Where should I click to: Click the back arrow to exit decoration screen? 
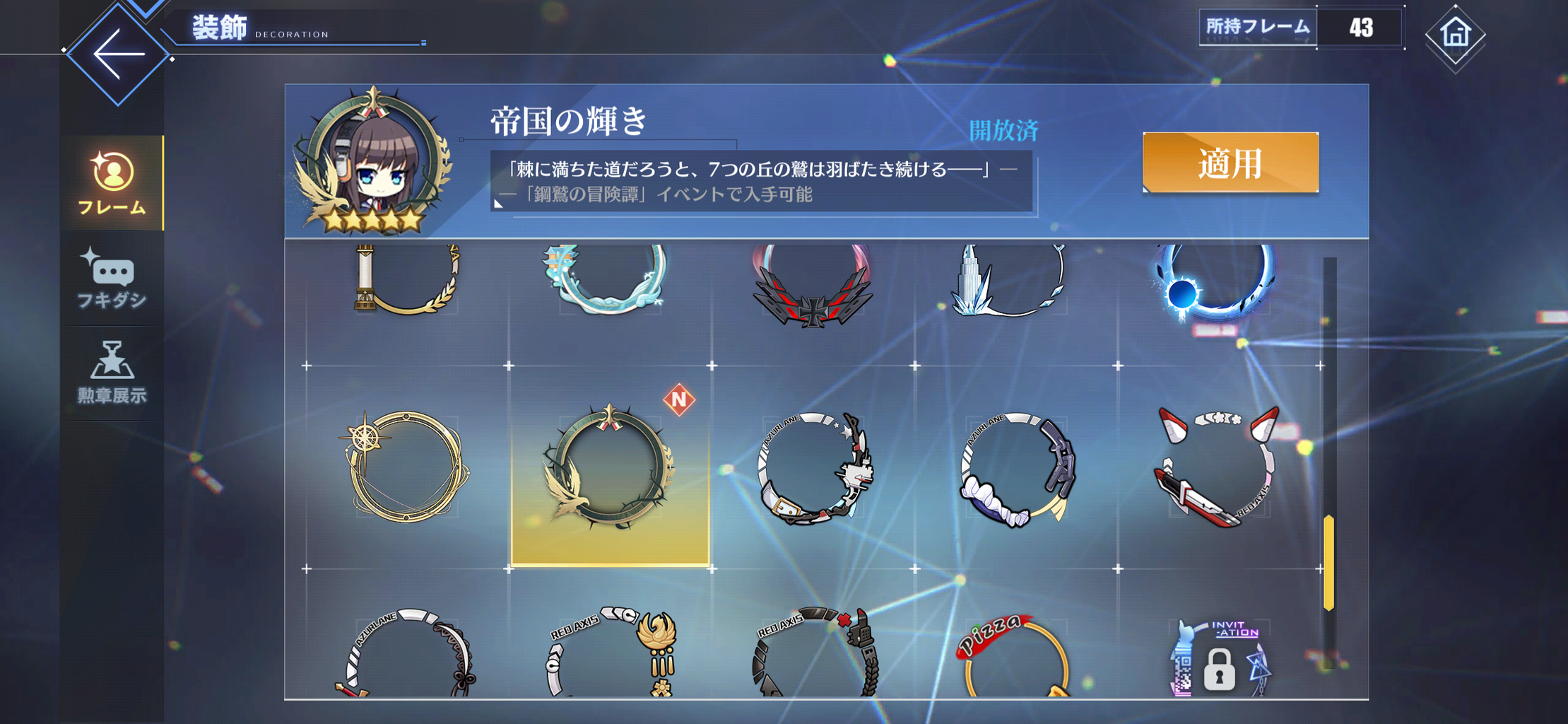(120, 53)
